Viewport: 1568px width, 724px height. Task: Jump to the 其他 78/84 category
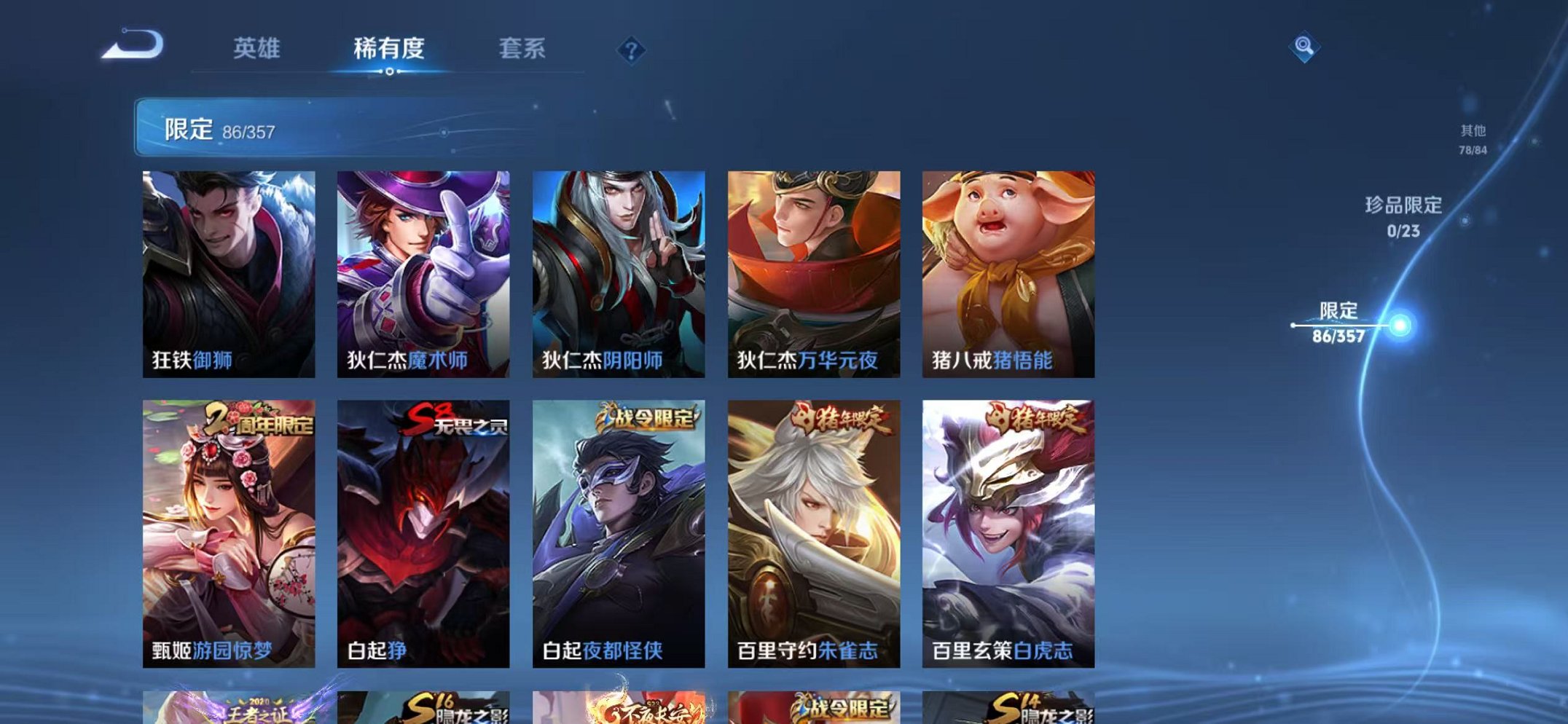[1474, 138]
